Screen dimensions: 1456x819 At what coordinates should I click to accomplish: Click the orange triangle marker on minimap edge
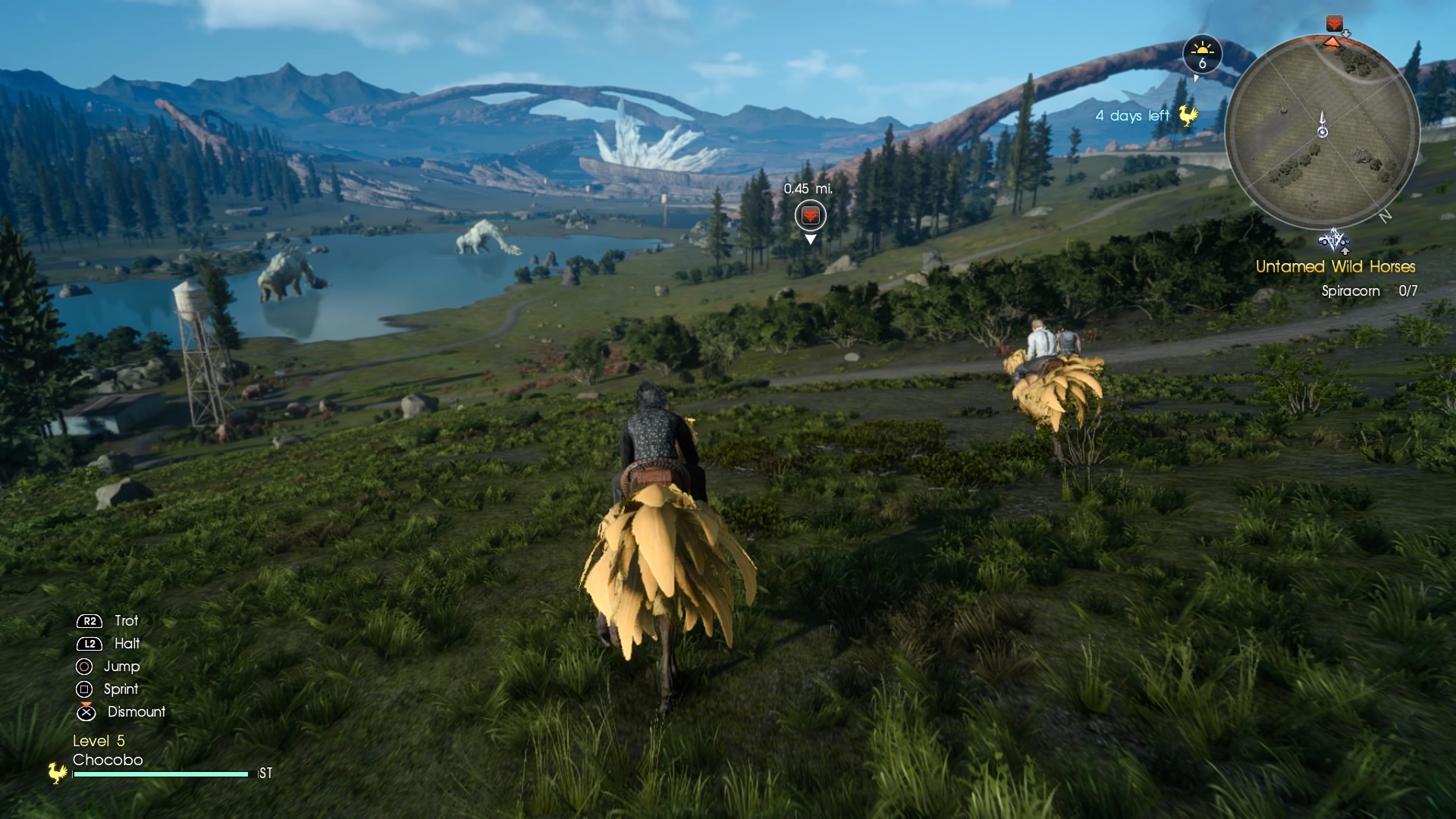click(x=1332, y=43)
